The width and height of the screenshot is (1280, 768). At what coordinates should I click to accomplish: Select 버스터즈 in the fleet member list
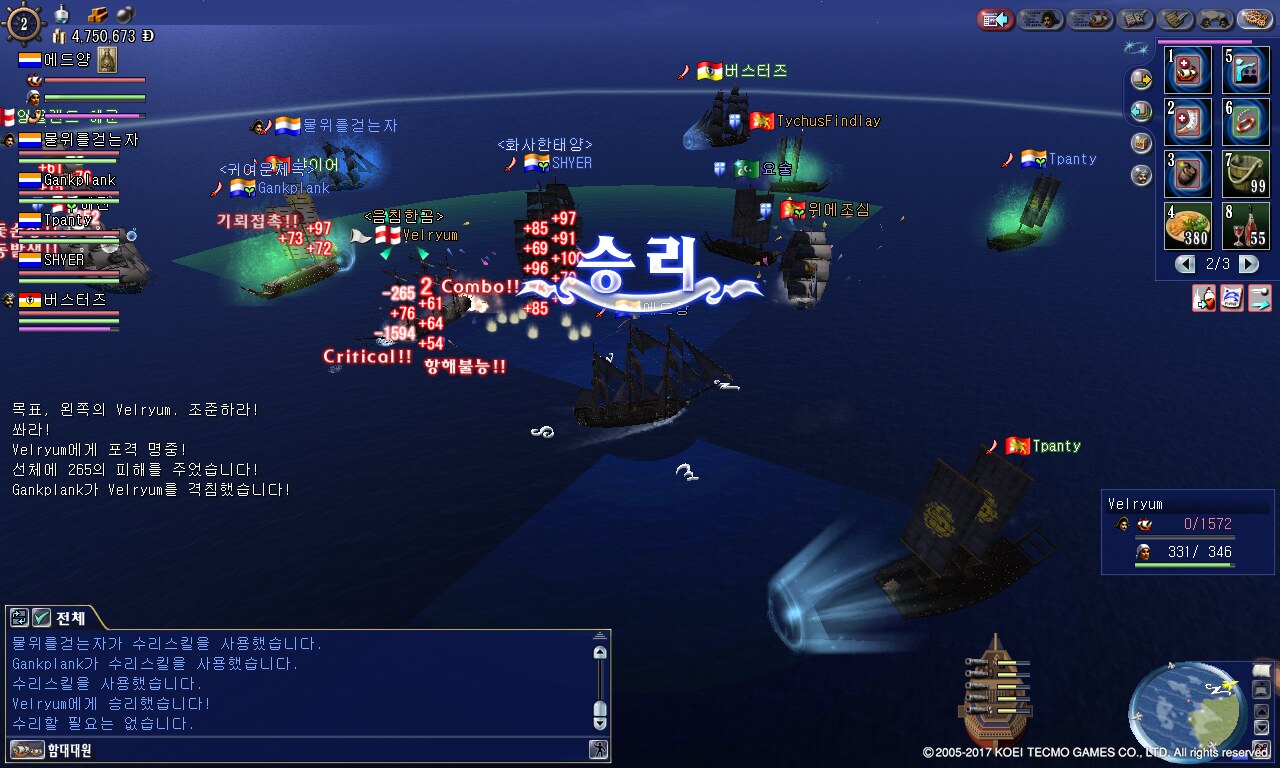point(74,299)
